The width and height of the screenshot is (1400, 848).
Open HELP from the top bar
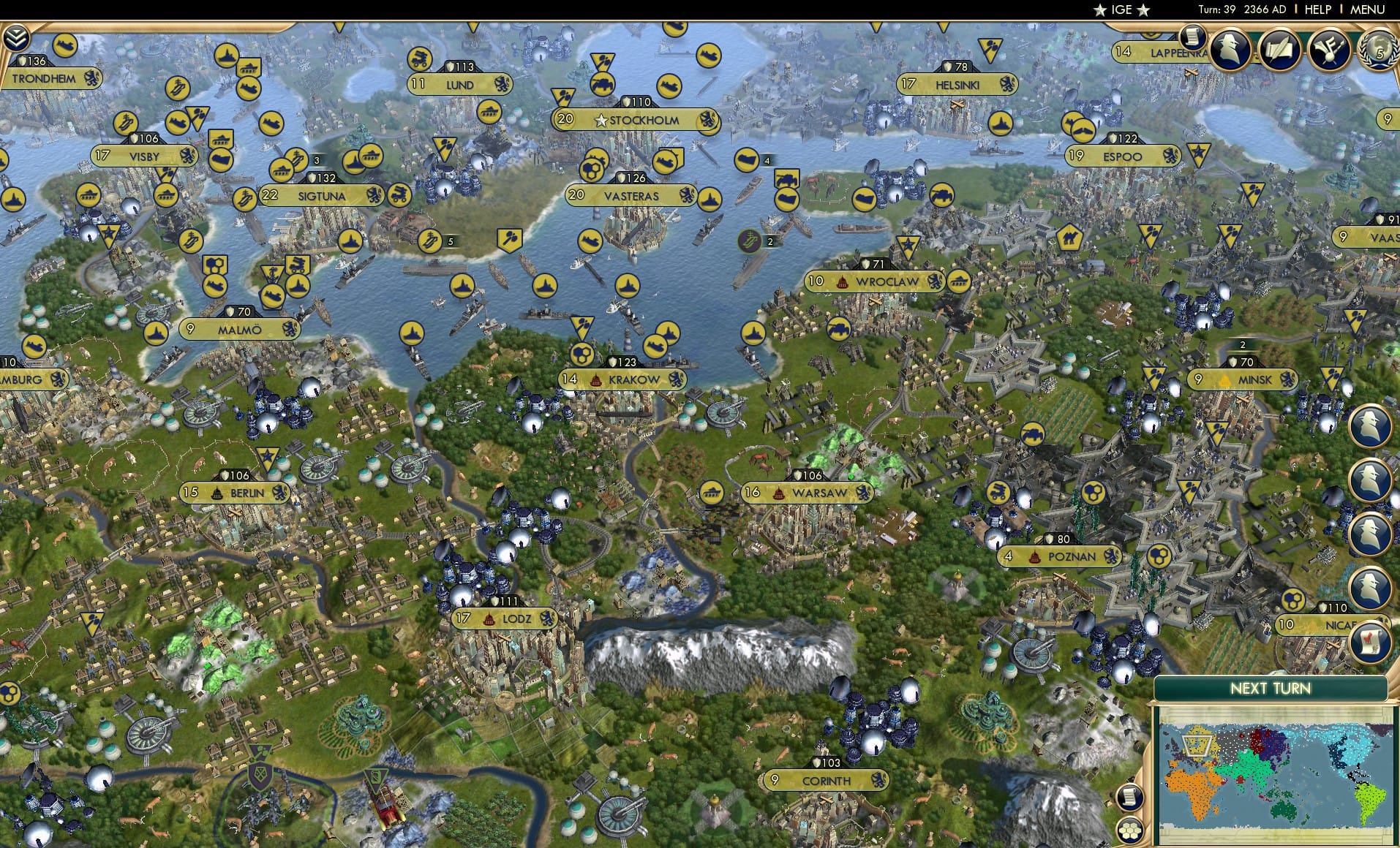pos(1317,10)
